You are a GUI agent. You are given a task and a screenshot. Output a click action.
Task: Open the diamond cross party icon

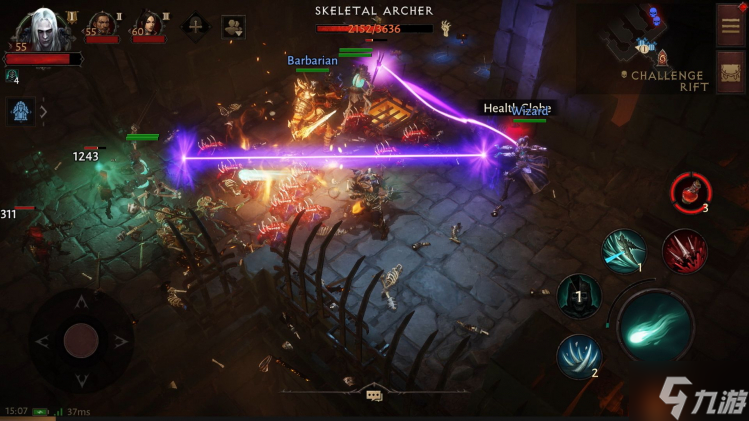point(194,27)
